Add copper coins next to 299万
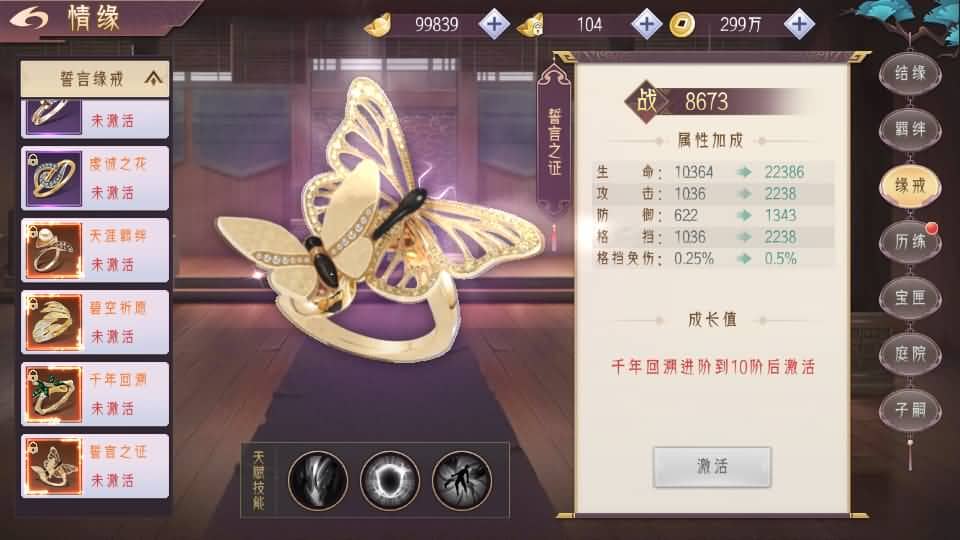 [798, 24]
